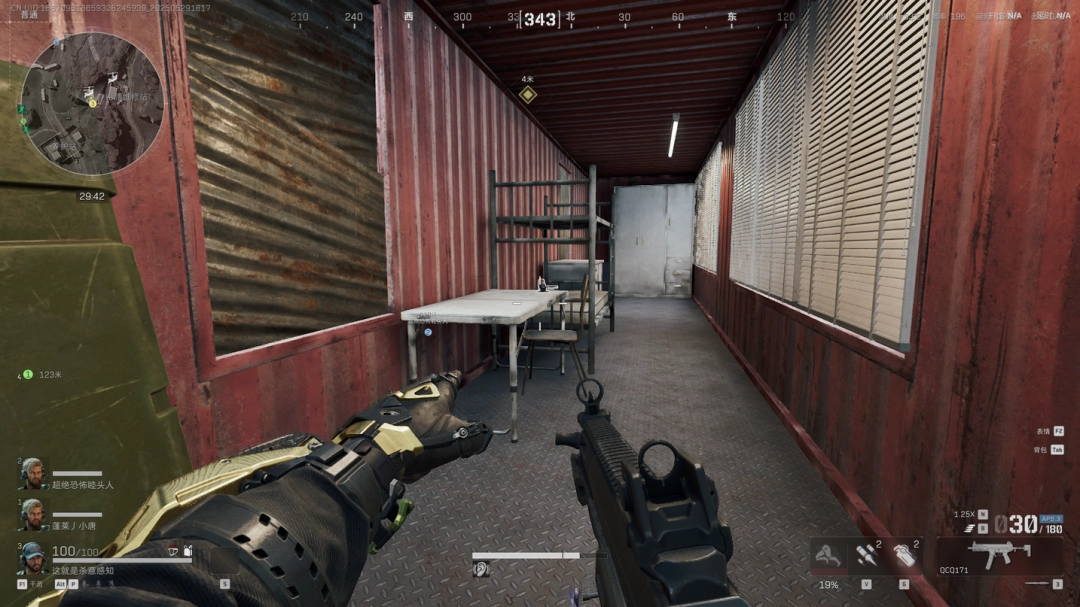Screen dimensions: 1080x607
Task: Click the yellow diamond objective marker
Action: tap(527, 95)
